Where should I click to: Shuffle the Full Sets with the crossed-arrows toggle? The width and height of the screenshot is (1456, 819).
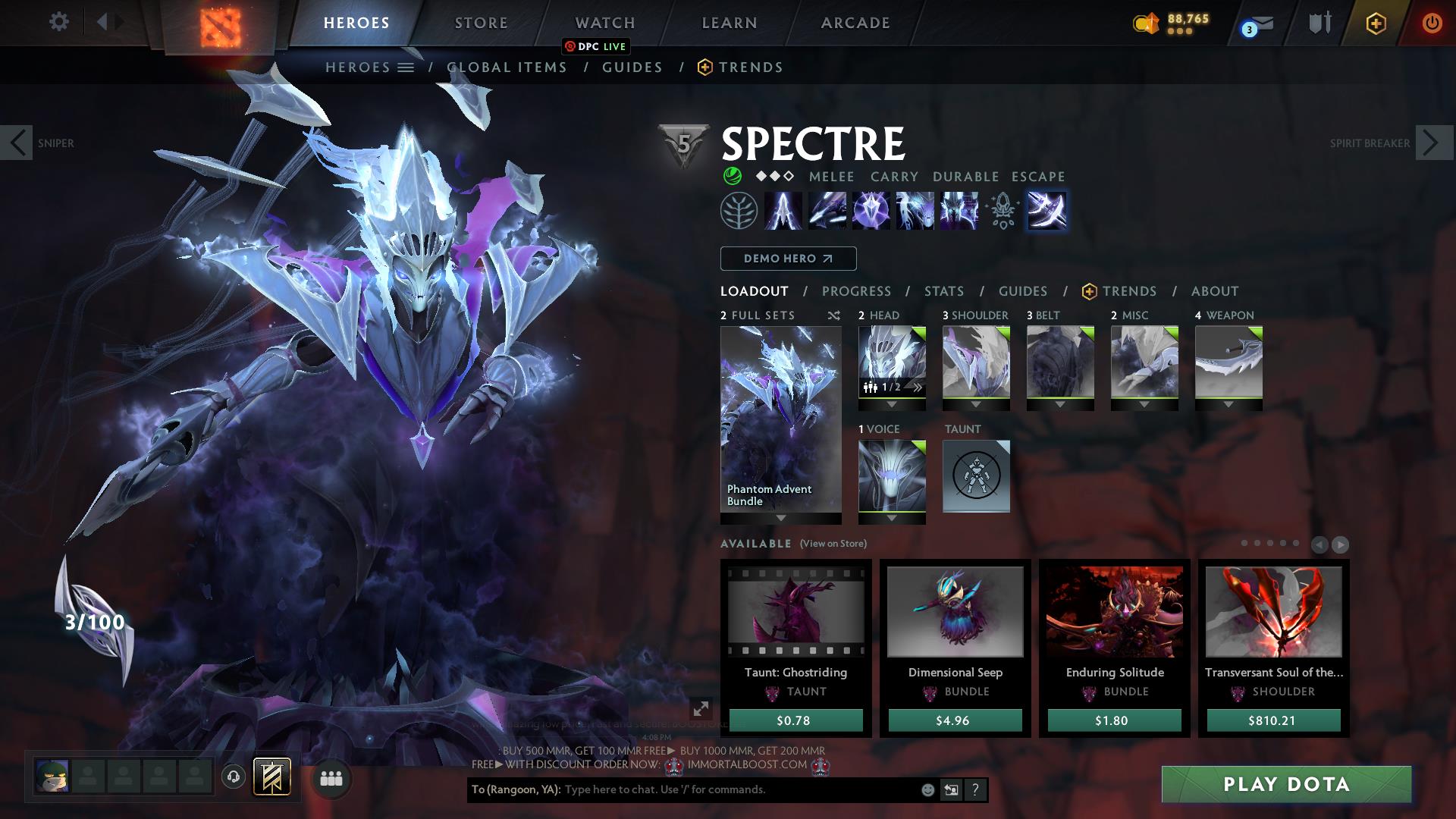tap(833, 315)
